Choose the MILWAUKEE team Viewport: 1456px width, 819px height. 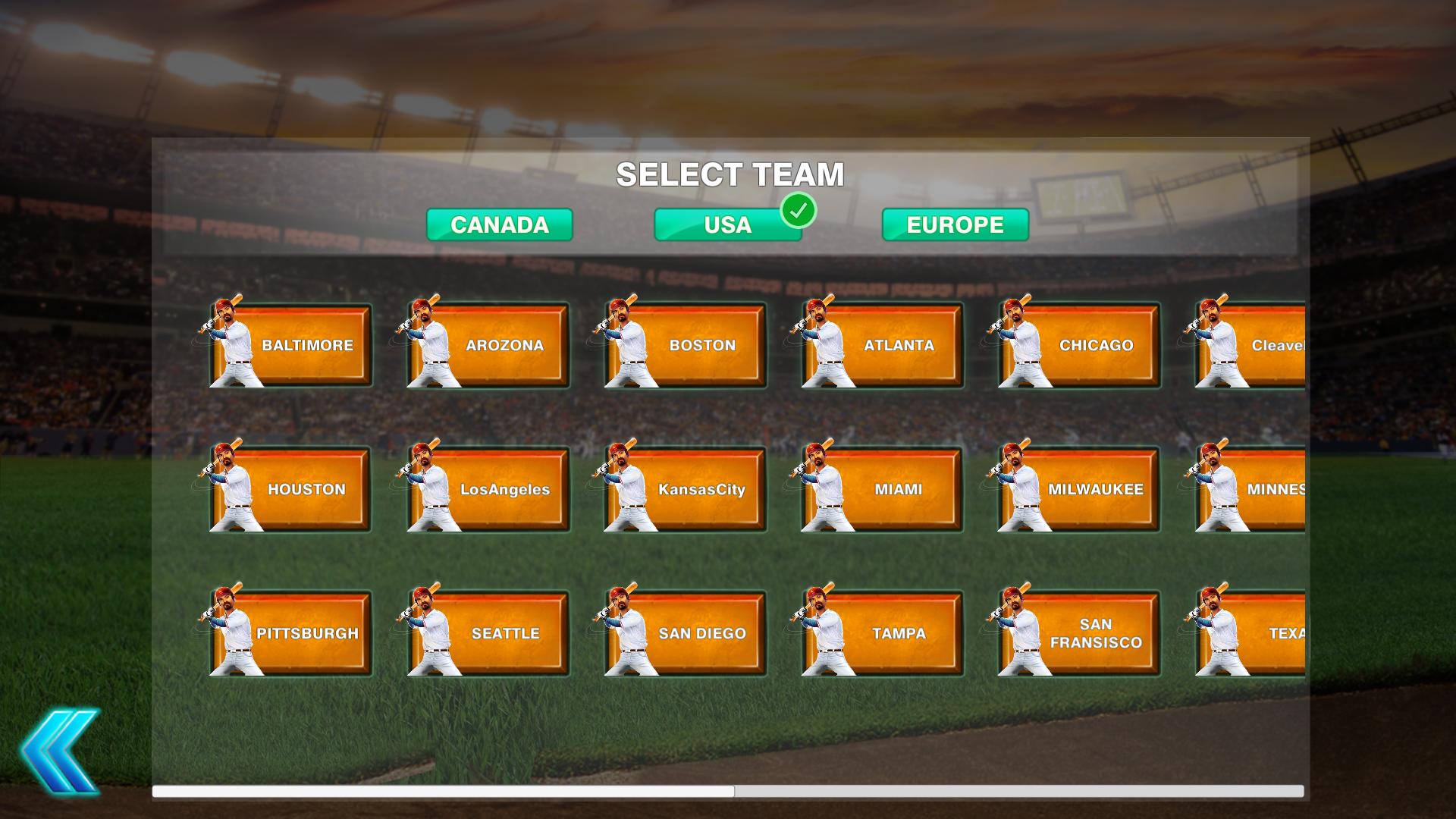pos(1097,489)
